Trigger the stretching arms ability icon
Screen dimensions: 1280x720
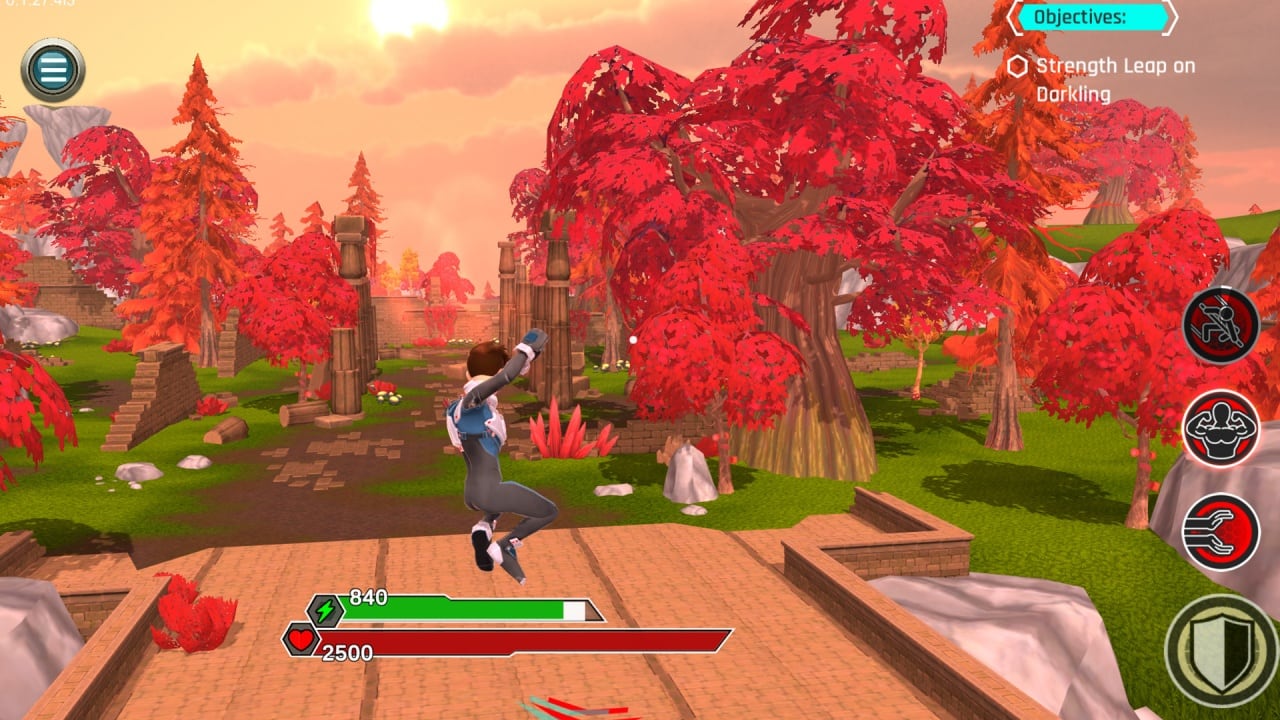1221,532
